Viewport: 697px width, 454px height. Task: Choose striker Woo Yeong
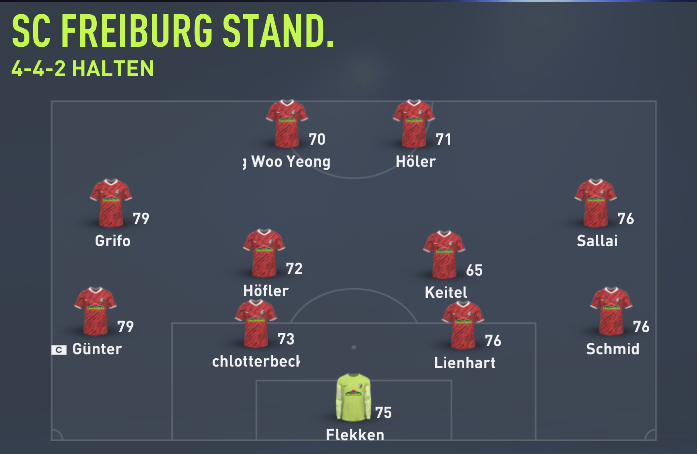coord(287,125)
